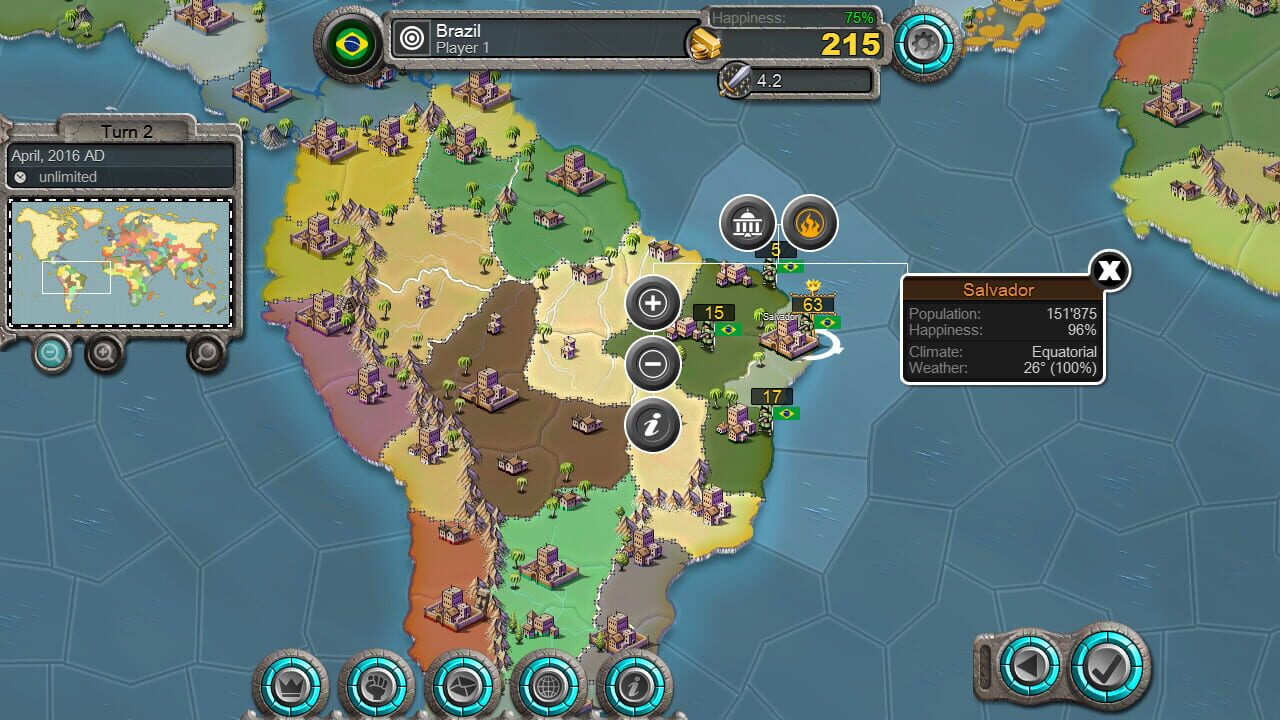Click the Happiness 75% indicator bar

[790, 17]
